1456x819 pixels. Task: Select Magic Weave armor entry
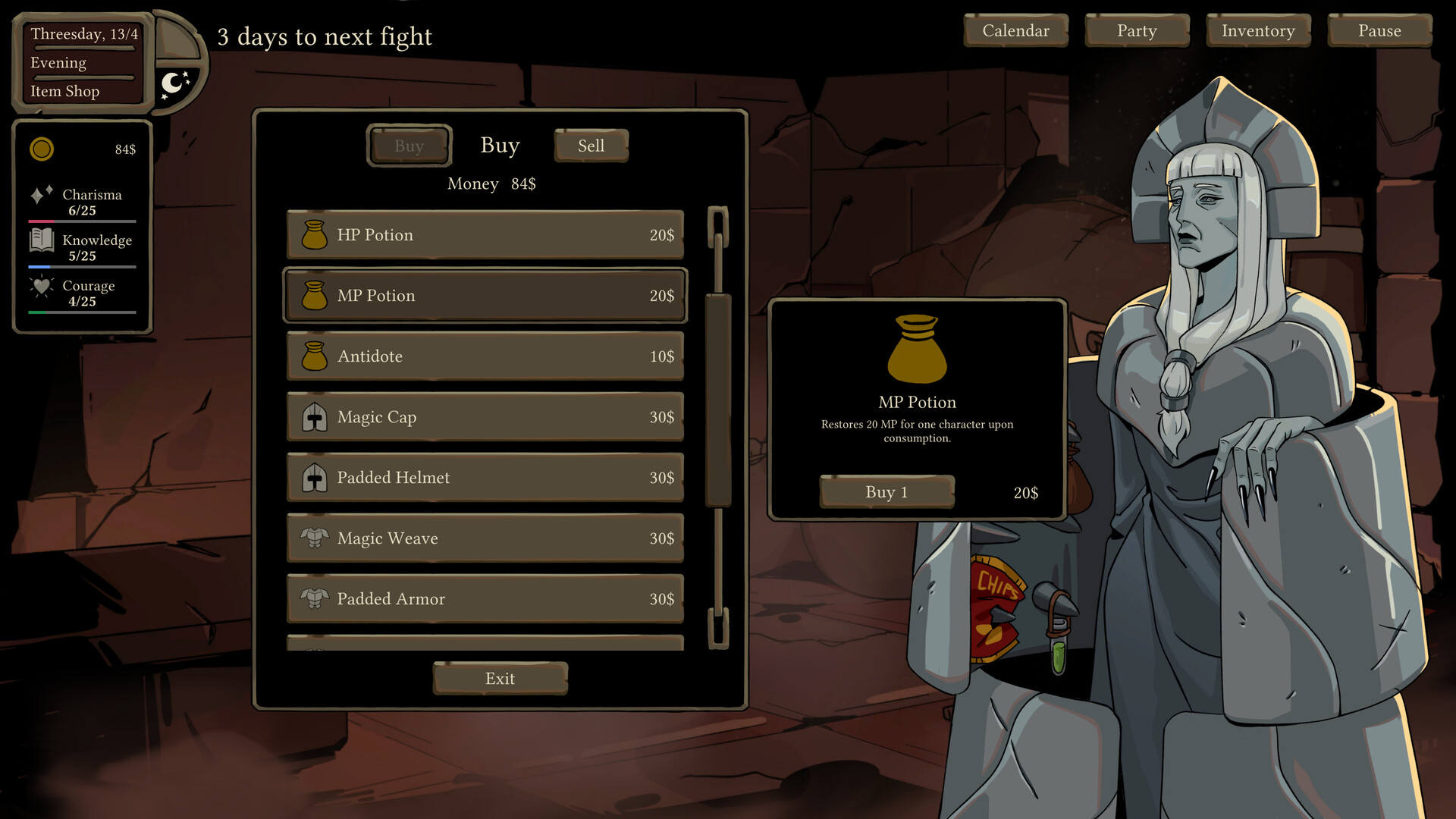(x=485, y=538)
